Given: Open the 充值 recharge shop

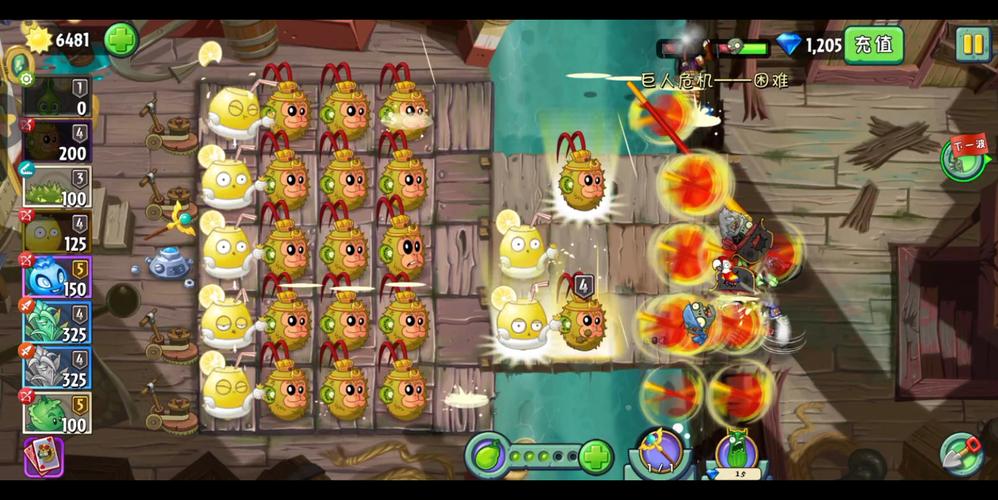Looking at the screenshot, I should pos(874,44).
